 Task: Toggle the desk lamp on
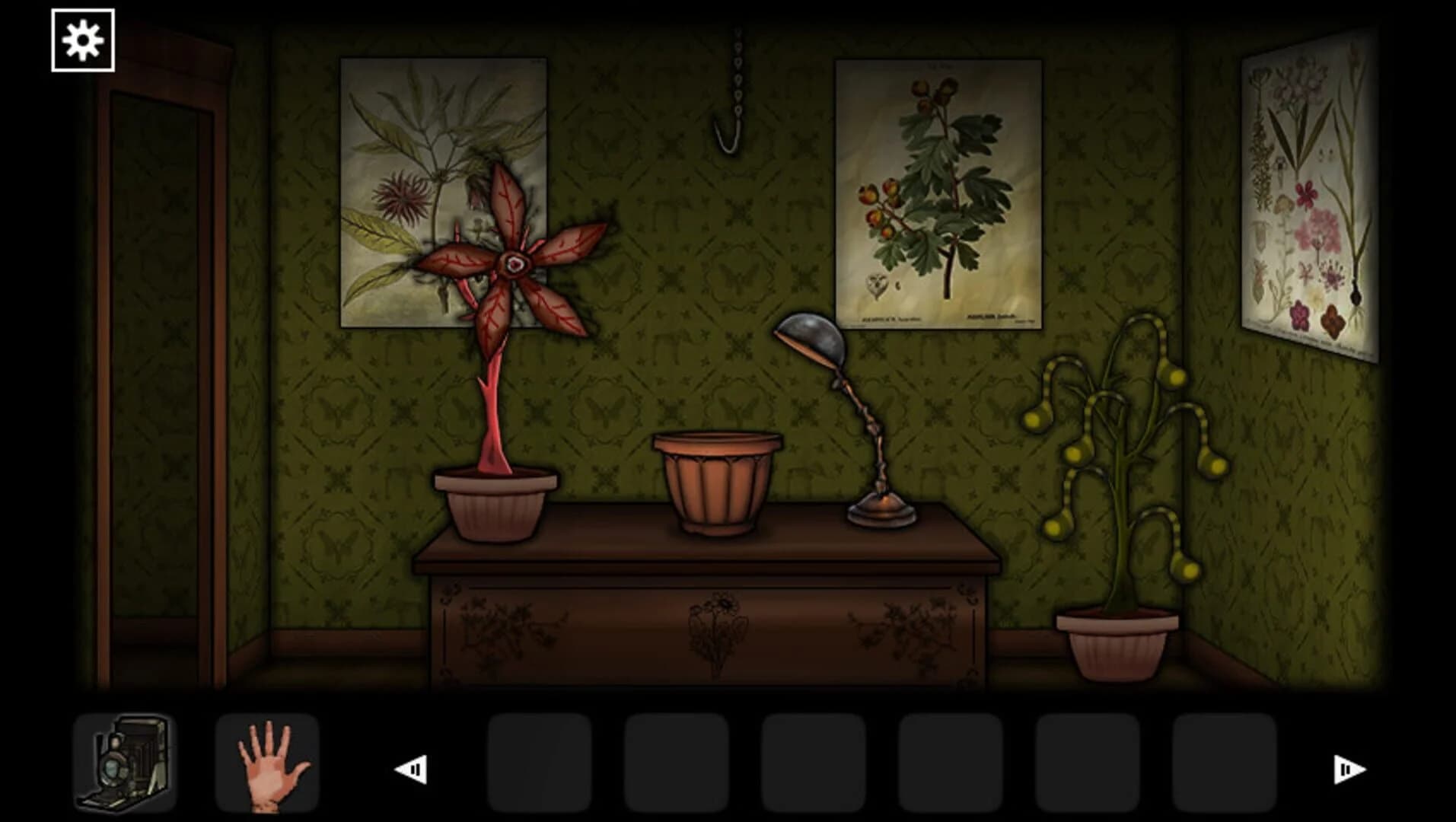pos(810,337)
